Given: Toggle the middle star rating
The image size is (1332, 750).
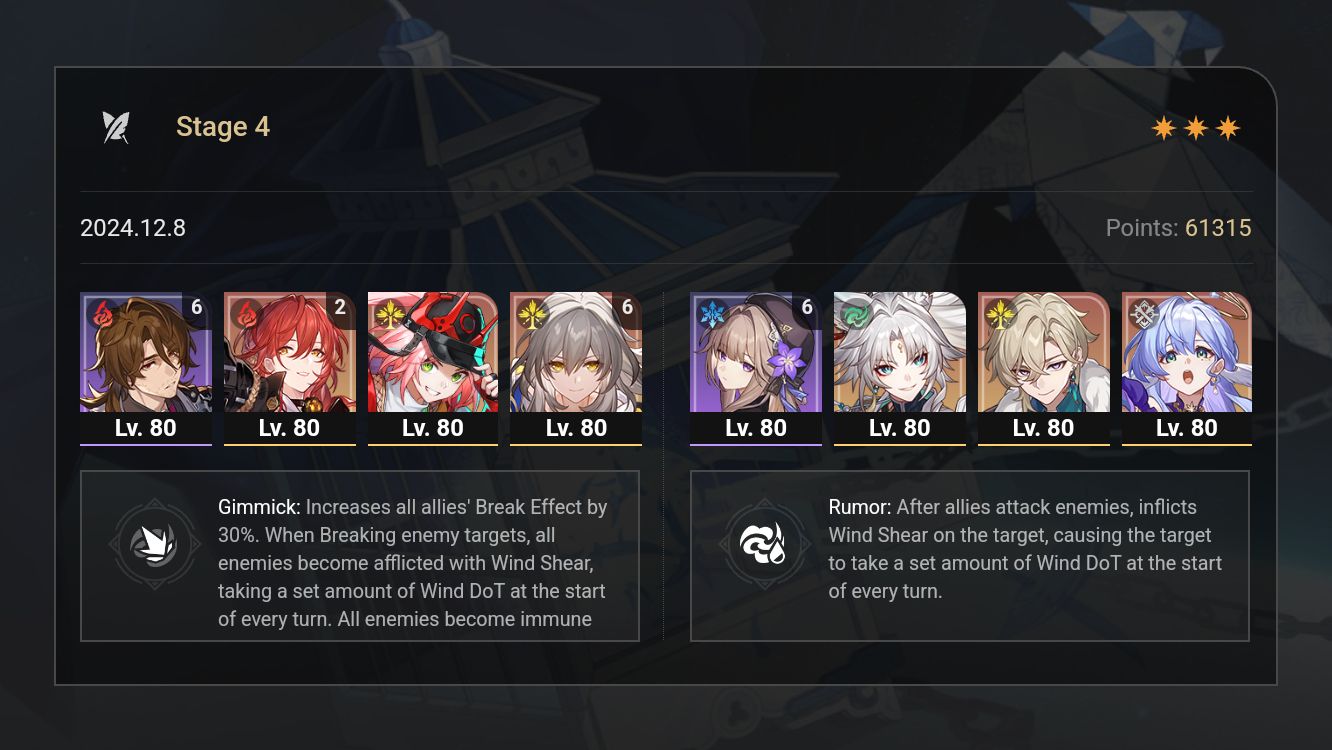Looking at the screenshot, I should point(1196,127).
